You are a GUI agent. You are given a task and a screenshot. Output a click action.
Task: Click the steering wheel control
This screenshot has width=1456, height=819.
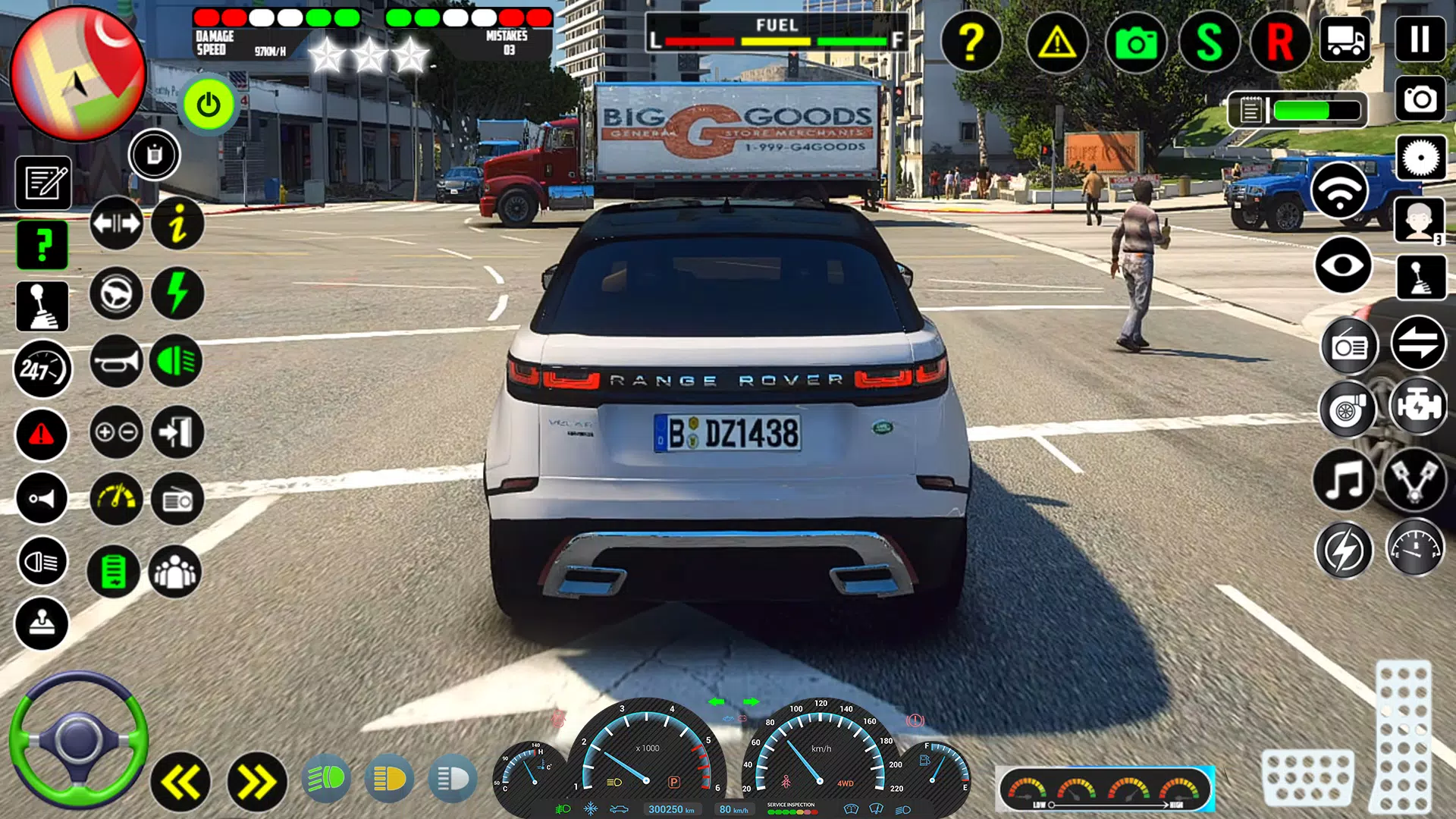[78, 739]
